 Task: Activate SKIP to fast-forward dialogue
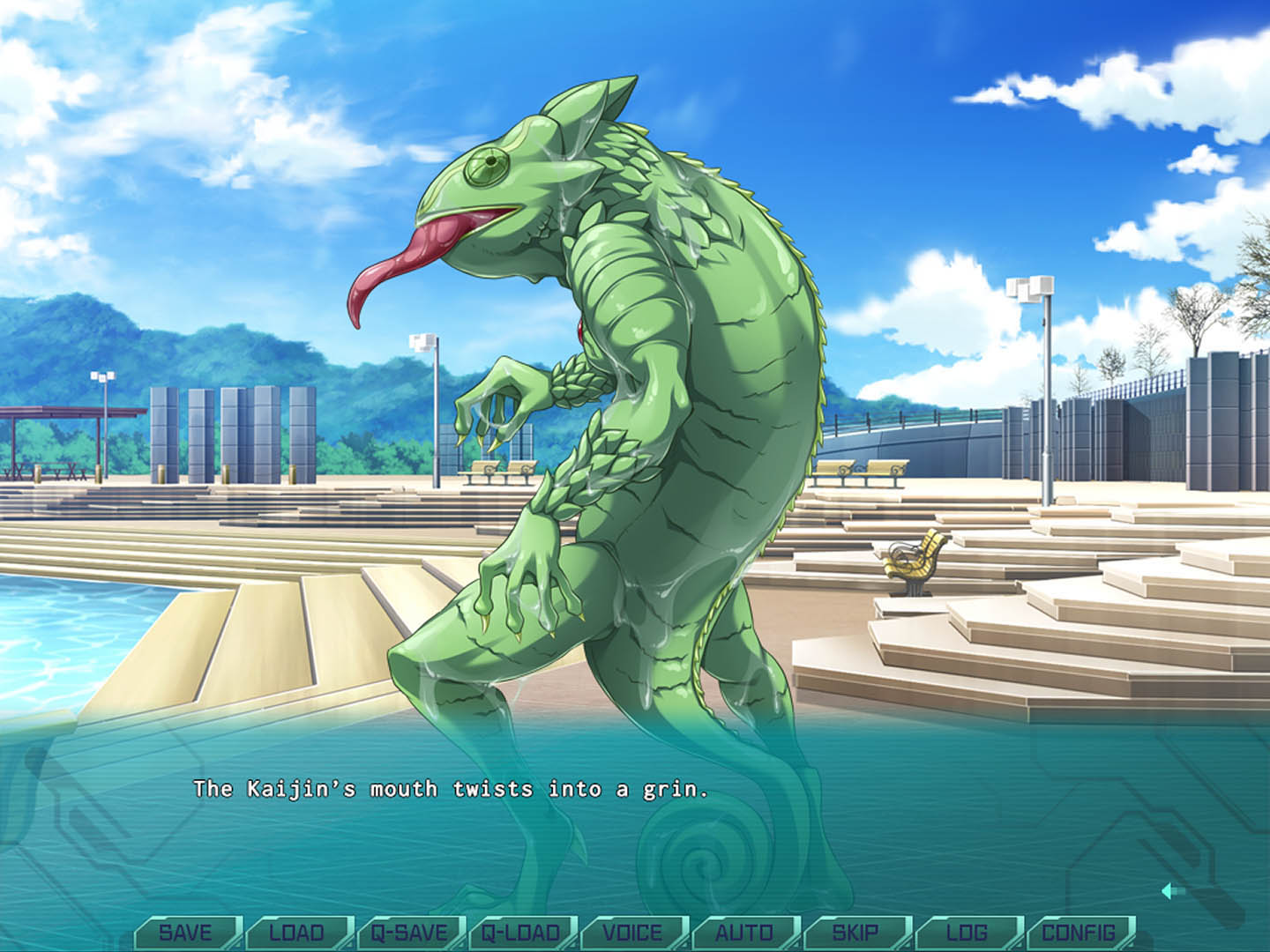coord(855,932)
